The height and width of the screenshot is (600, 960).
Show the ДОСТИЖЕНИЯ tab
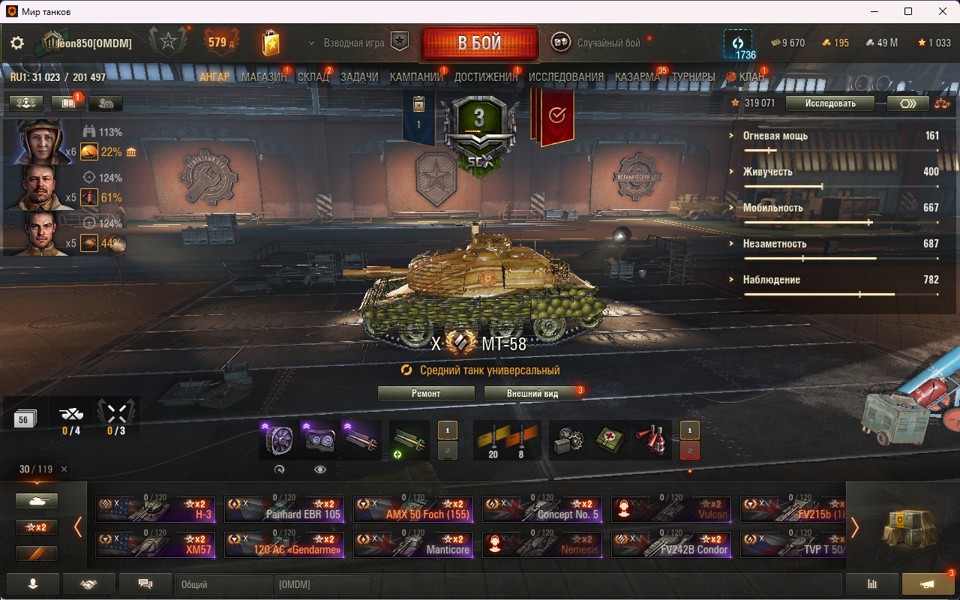(486, 77)
